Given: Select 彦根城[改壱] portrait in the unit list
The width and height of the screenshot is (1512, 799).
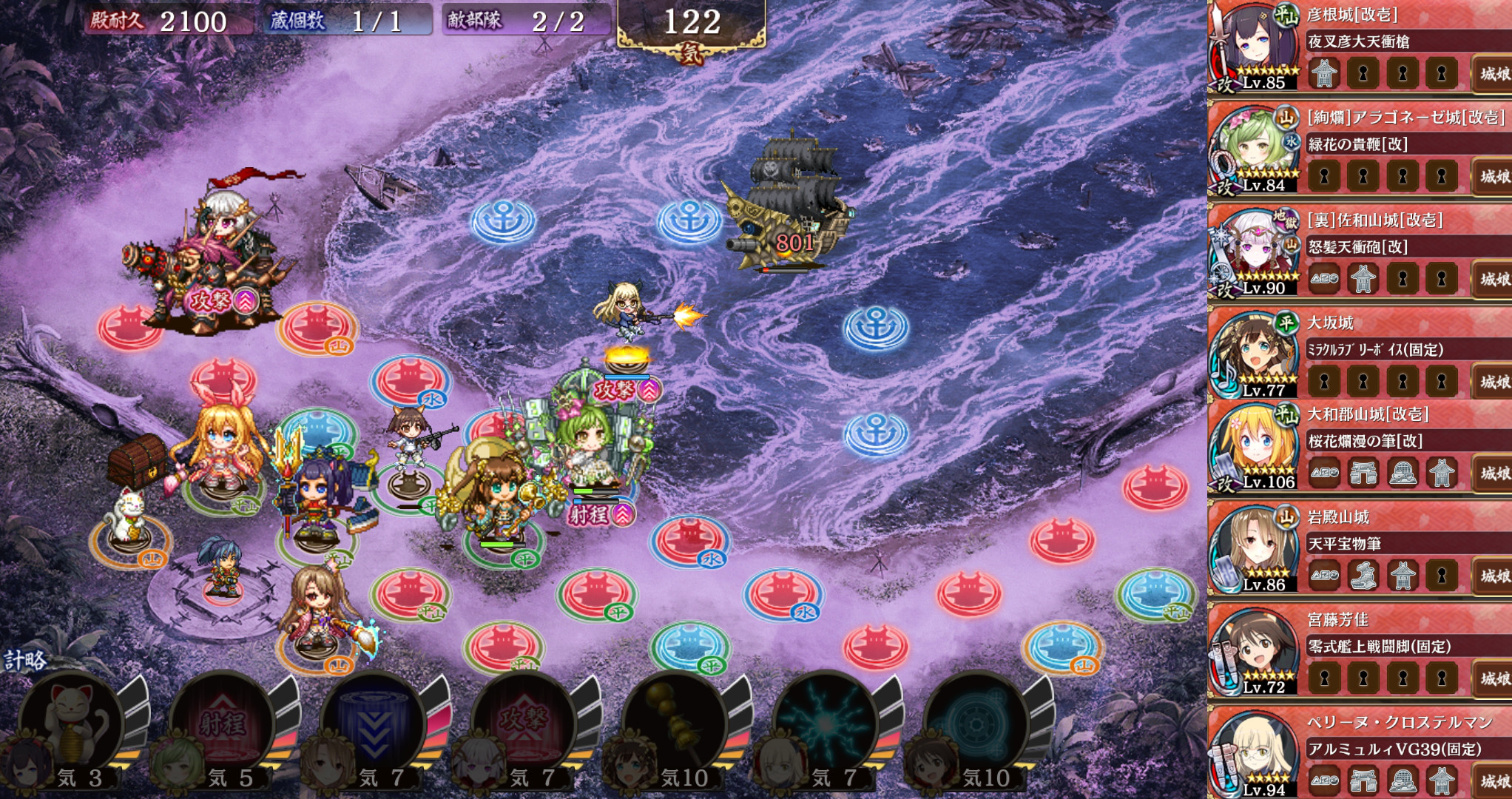Looking at the screenshot, I should (1255, 46).
